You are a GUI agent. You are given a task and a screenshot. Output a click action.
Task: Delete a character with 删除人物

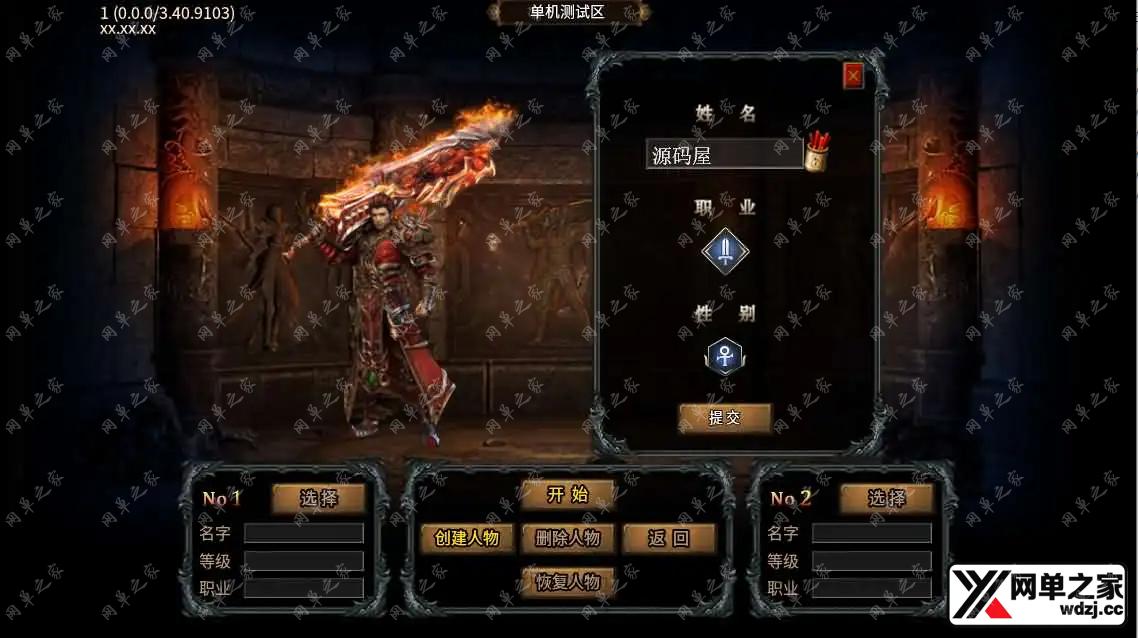(x=567, y=538)
